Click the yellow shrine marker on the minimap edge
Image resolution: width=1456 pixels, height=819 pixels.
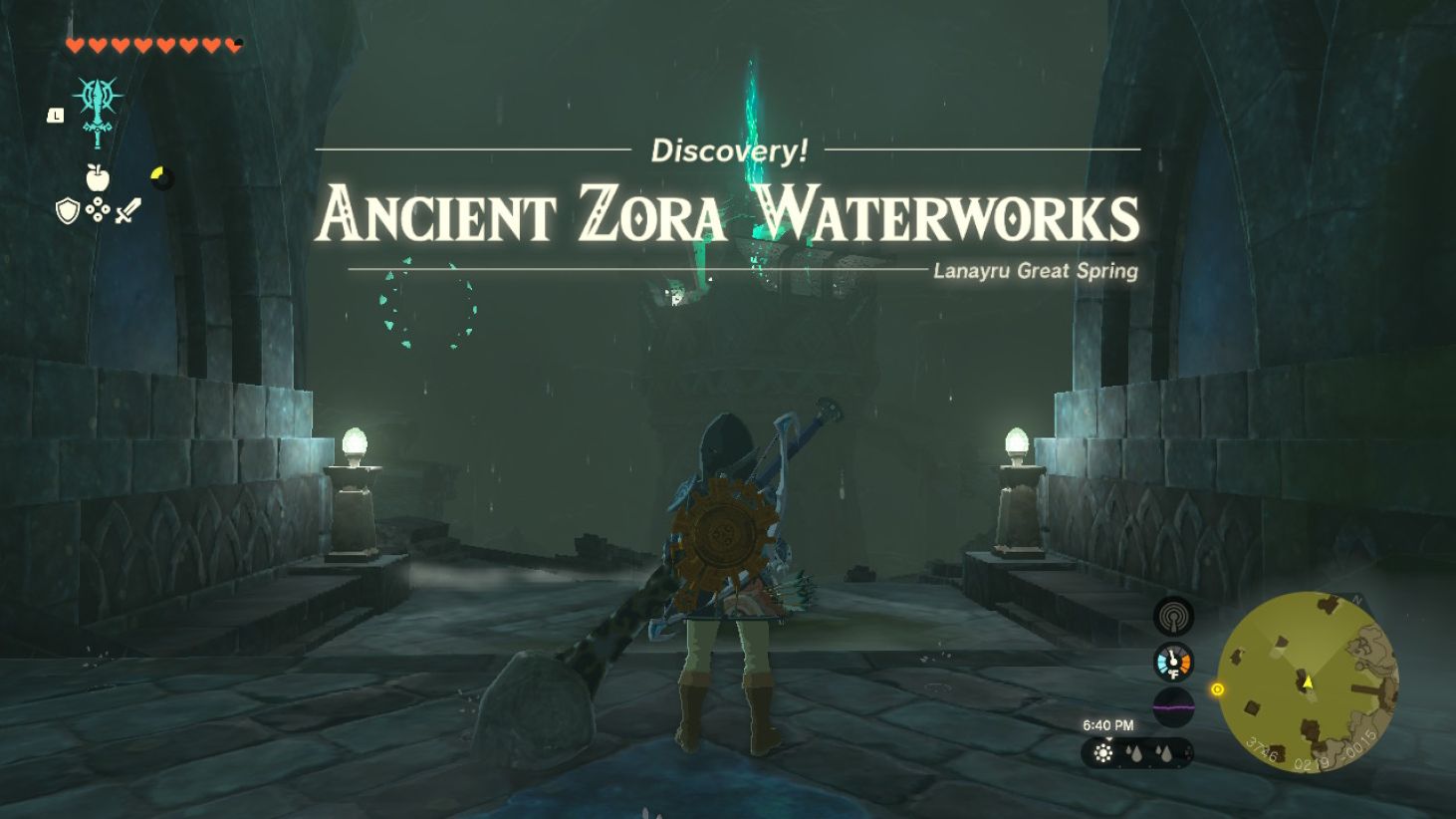click(x=1217, y=690)
